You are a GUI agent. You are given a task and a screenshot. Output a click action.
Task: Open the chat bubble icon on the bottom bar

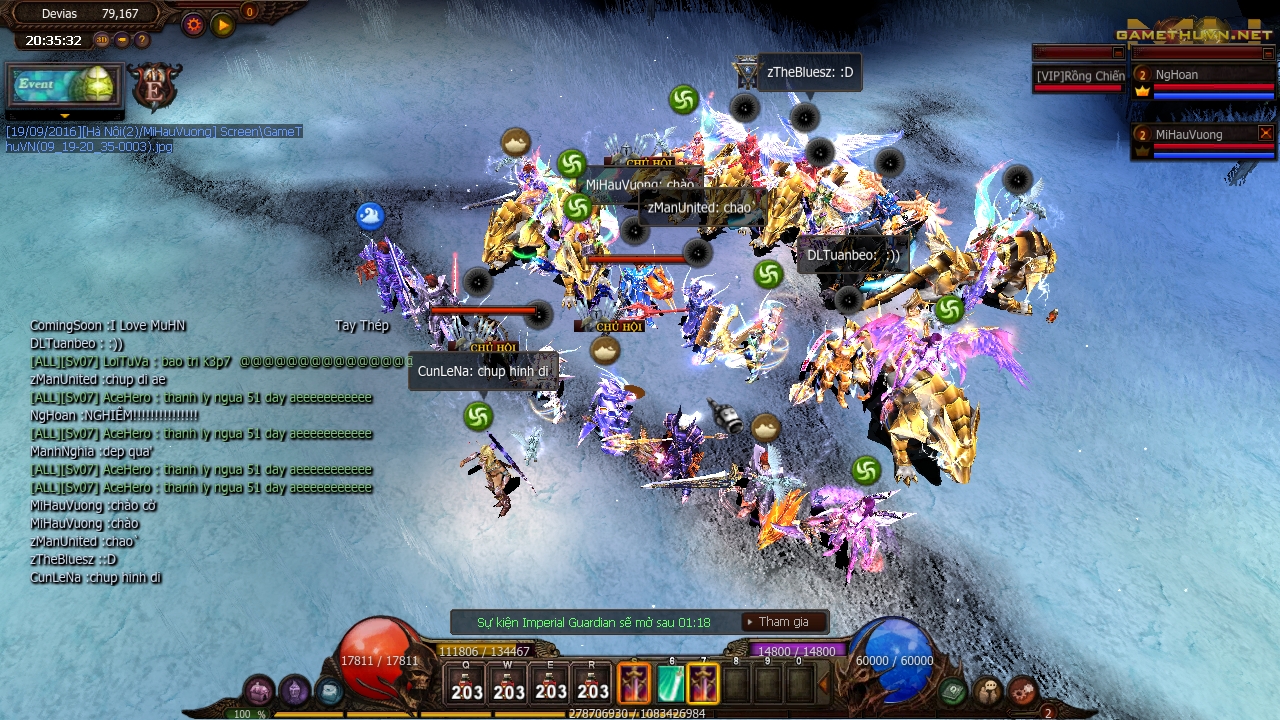click(x=988, y=690)
